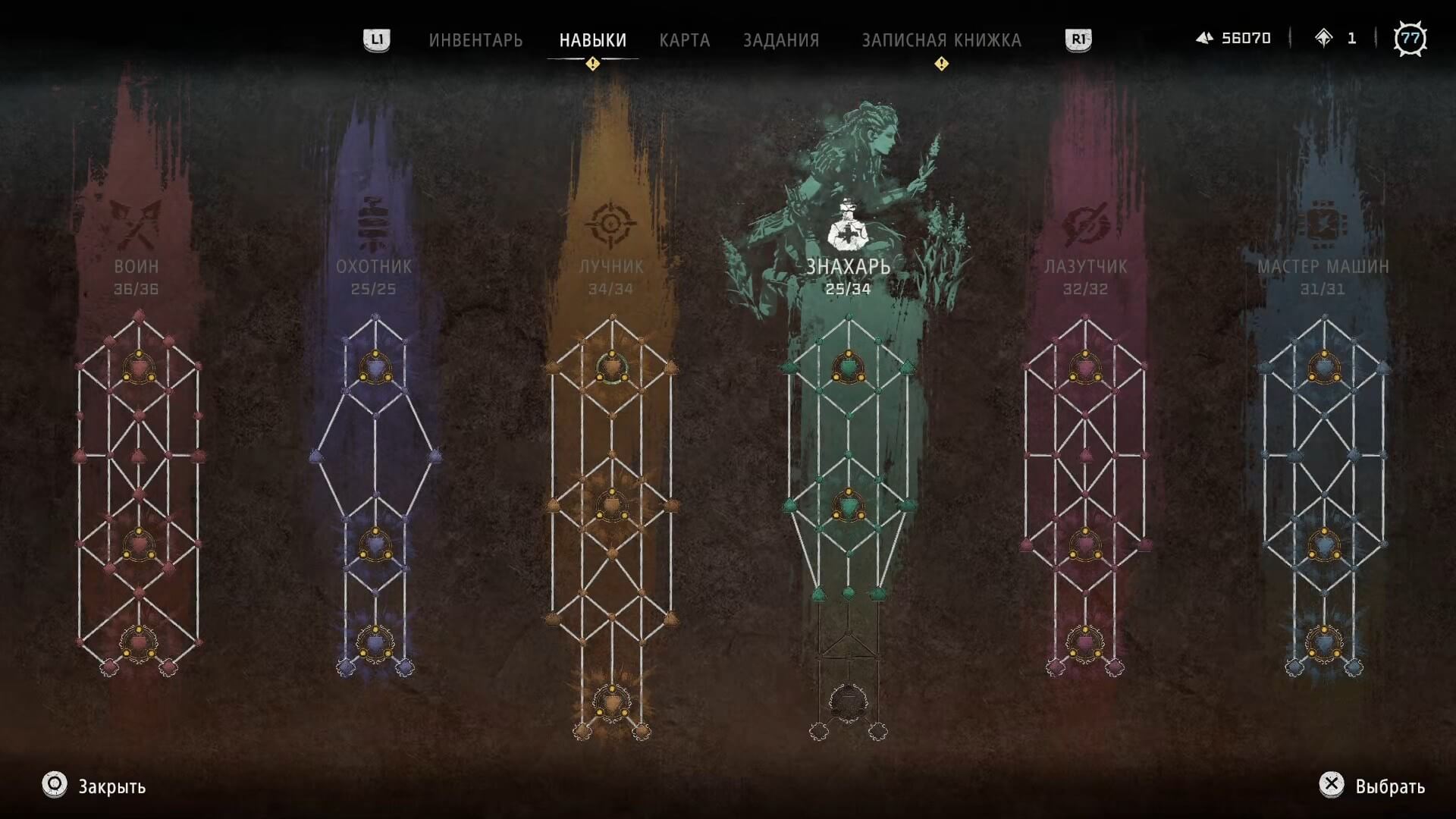The height and width of the screenshot is (819, 1456).
Task: Click the Выбрать confirm button
Action: coord(1373,786)
